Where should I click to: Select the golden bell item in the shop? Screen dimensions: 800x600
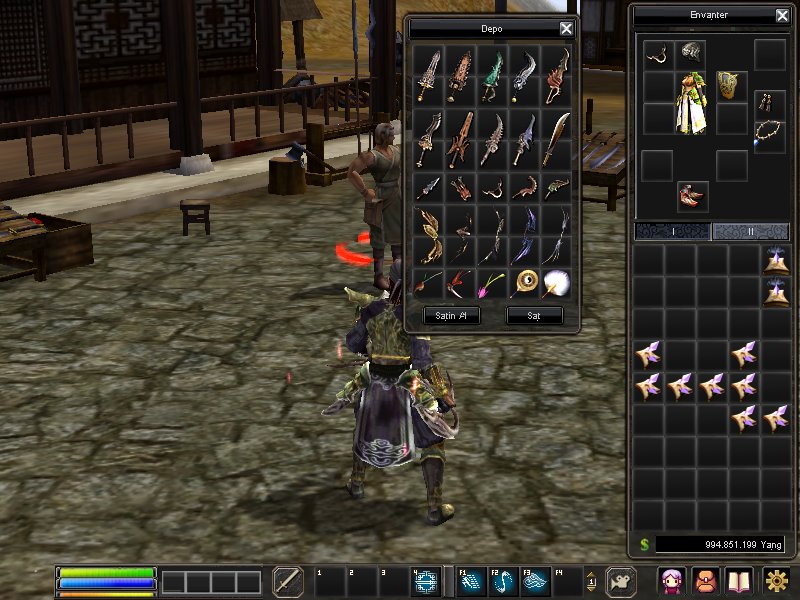(525, 283)
